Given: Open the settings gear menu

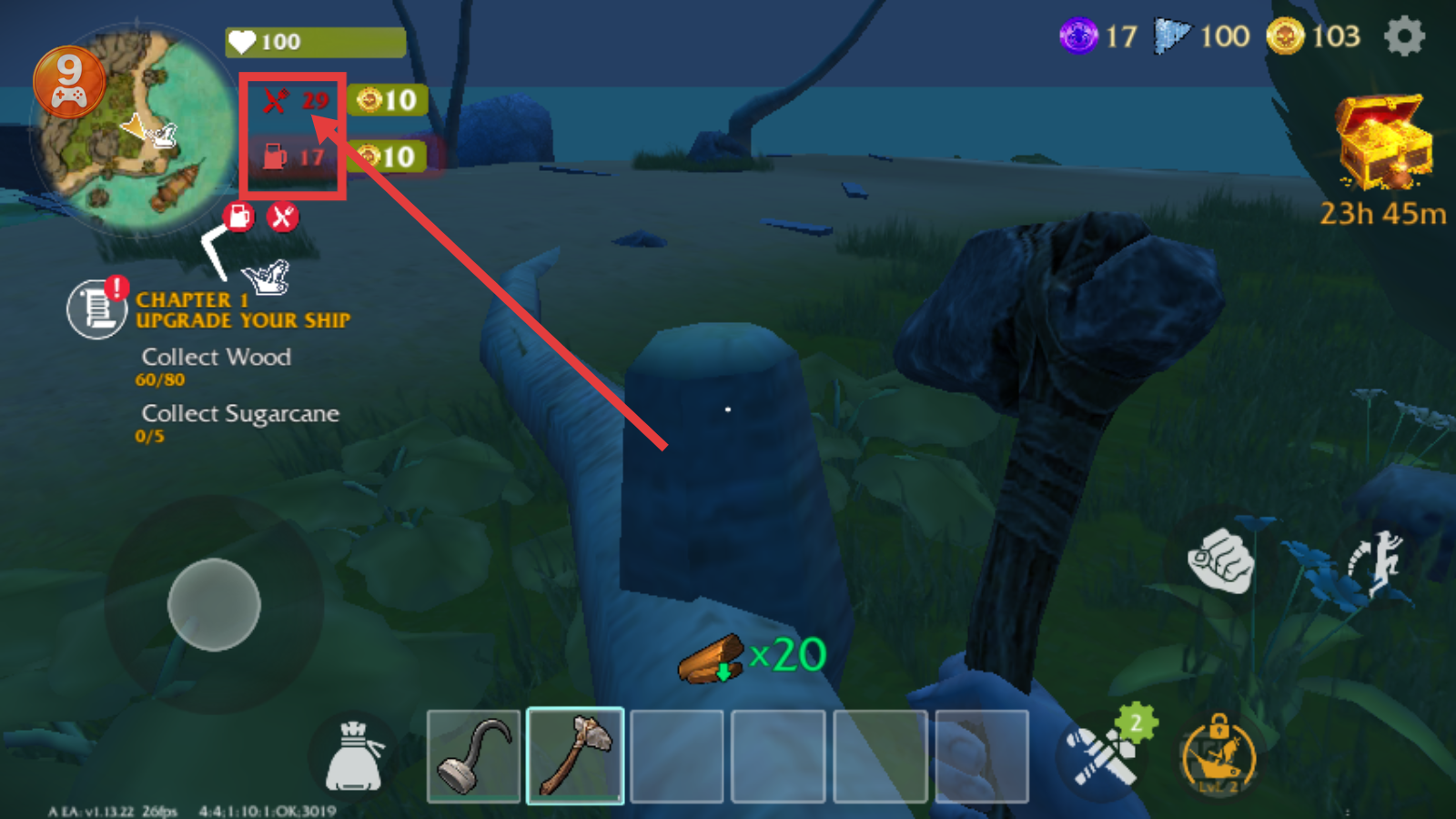Looking at the screenshot, I should [x=1404, y=37].
